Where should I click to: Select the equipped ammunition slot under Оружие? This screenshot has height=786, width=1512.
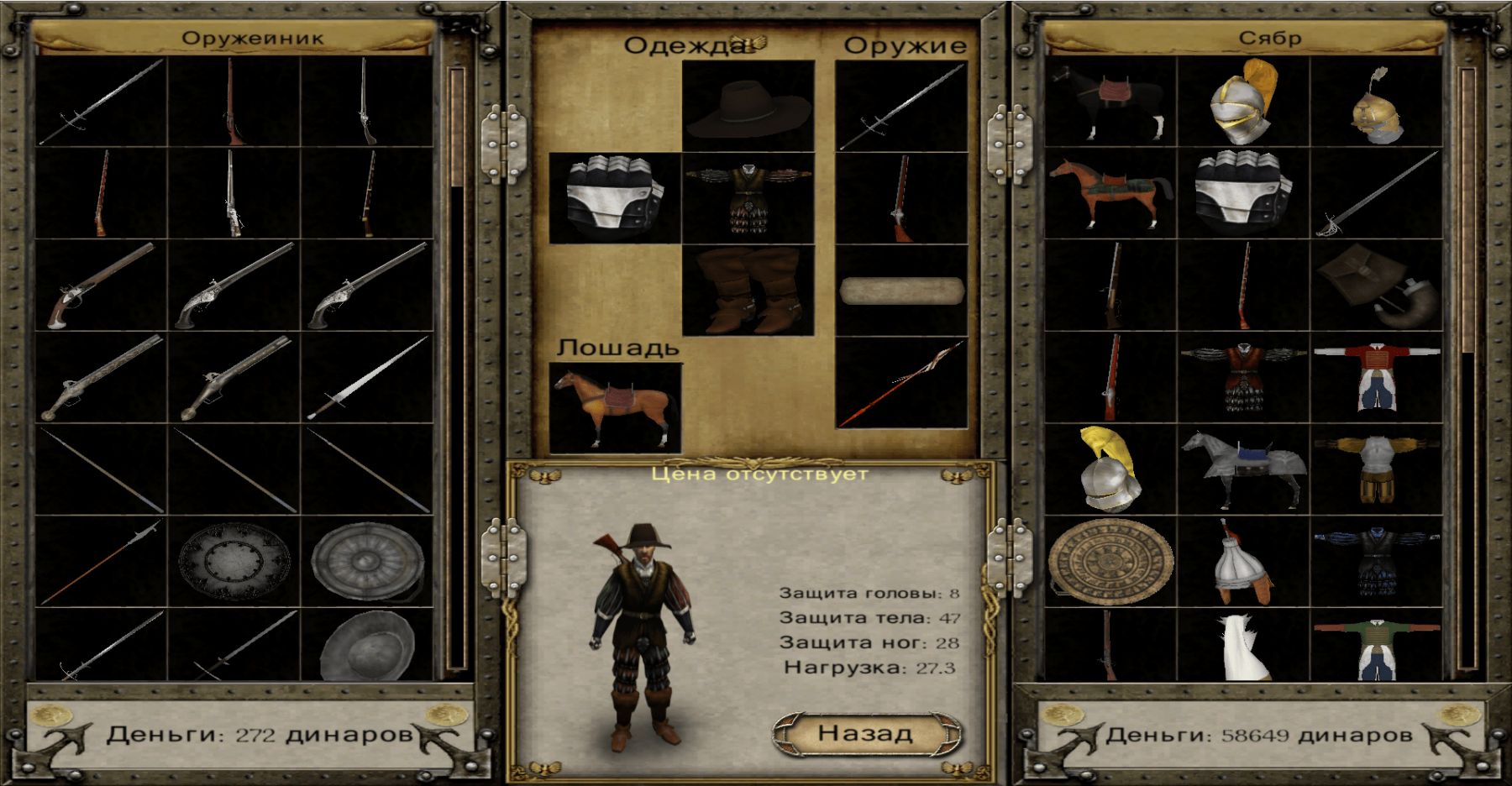[x=901, y=291]
